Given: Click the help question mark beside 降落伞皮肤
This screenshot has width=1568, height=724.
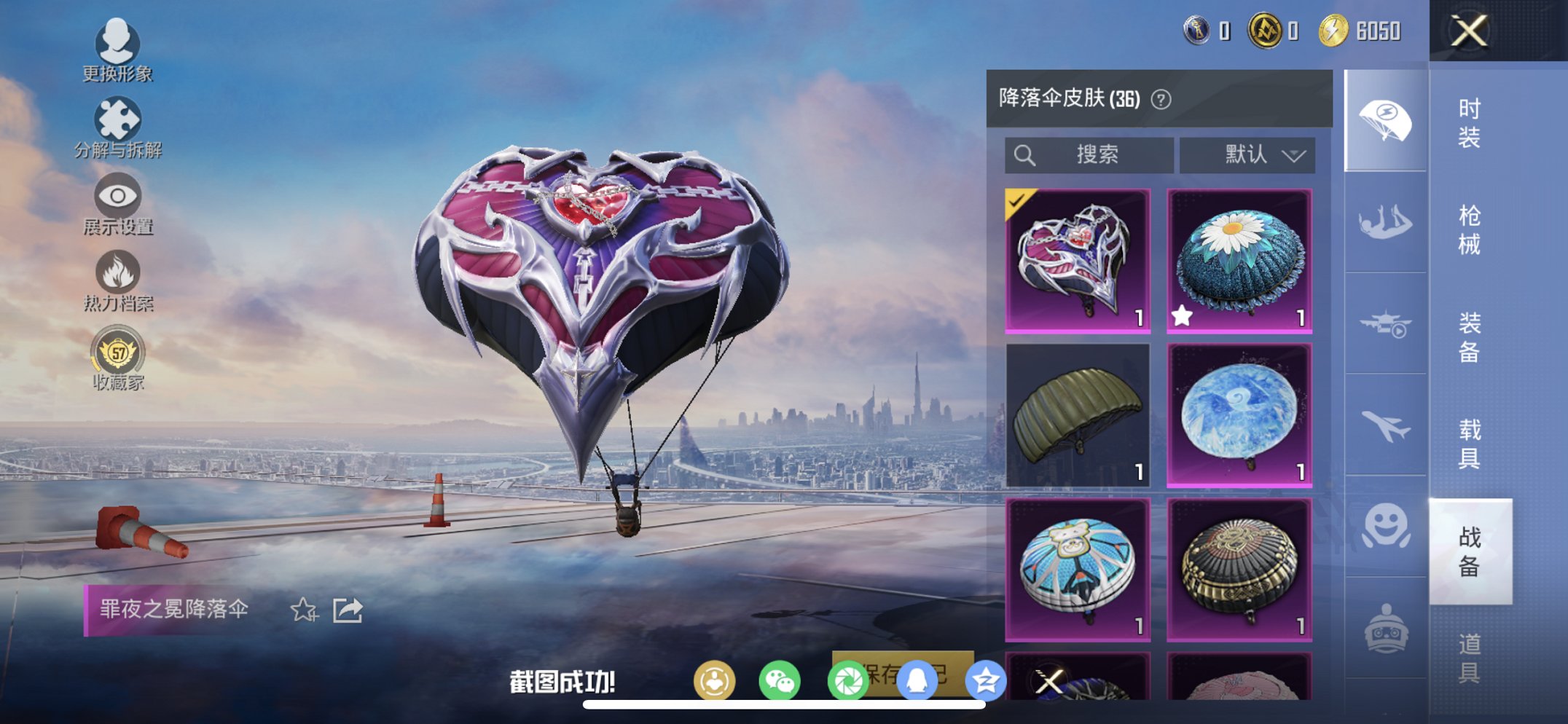Looking at the screenshot, I should 1161,100.
